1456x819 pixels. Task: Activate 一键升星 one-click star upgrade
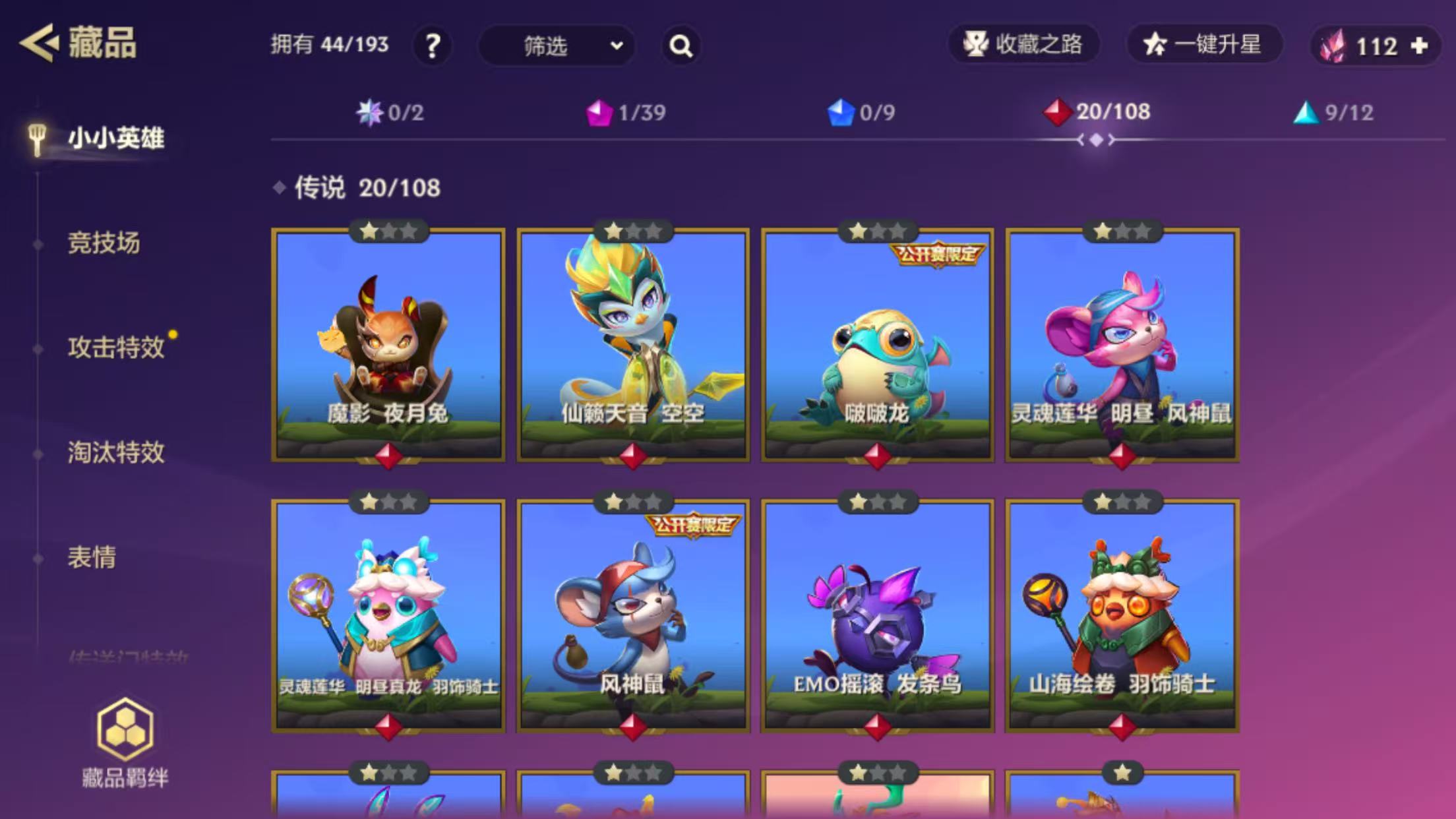[x=1204, y=45]
